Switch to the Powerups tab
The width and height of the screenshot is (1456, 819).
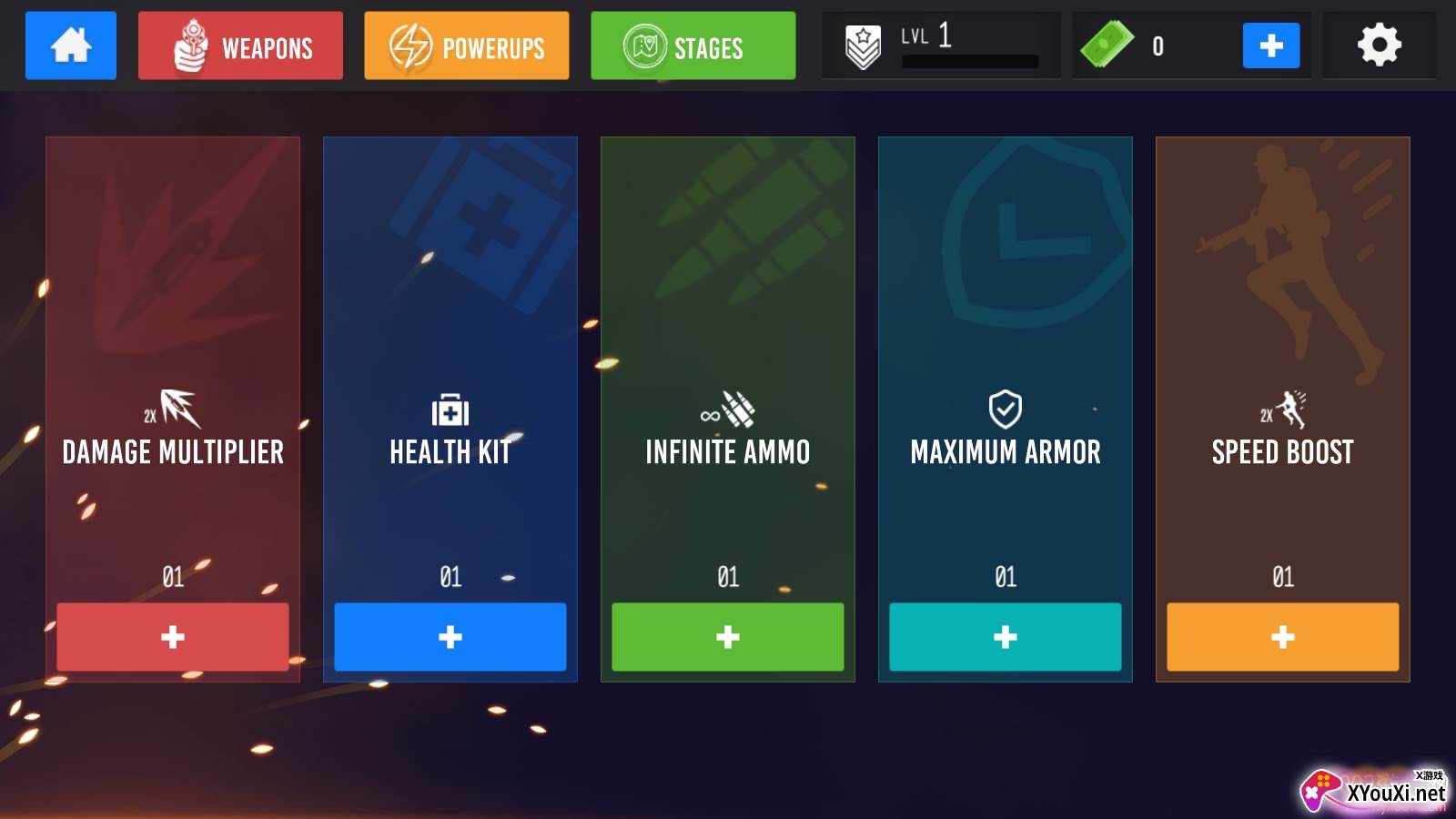click(x=466, y=45)
